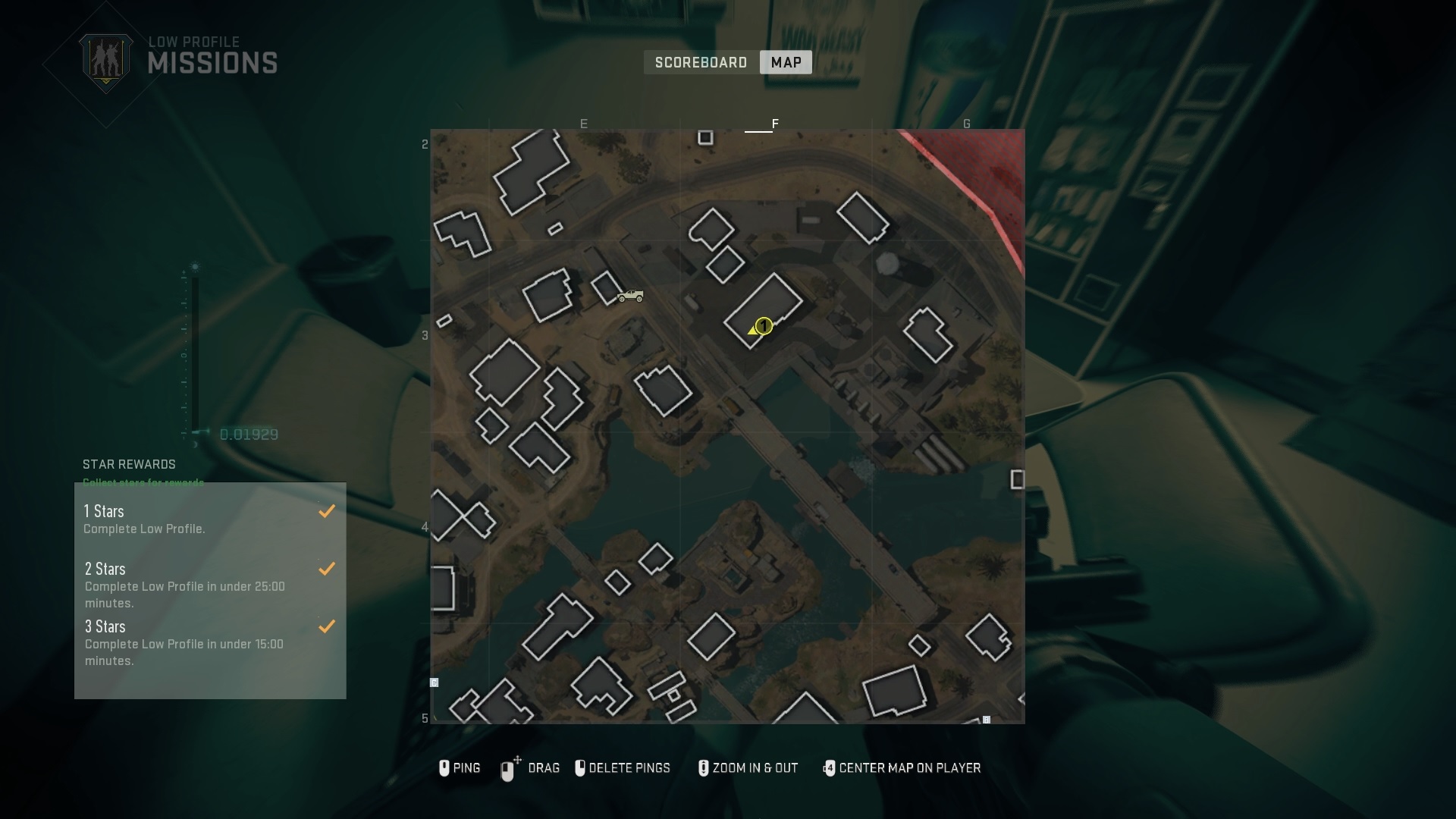Click the small marker in bottom-left map corner
The height and width of the screenshot is (819, 1456).
tap(434, 682)
